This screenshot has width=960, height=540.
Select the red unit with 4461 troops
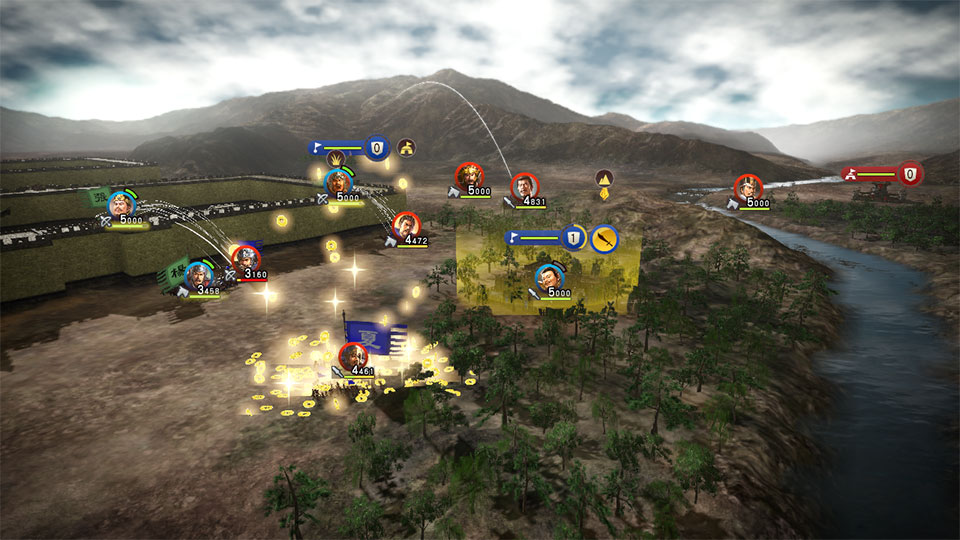[350, 355]
